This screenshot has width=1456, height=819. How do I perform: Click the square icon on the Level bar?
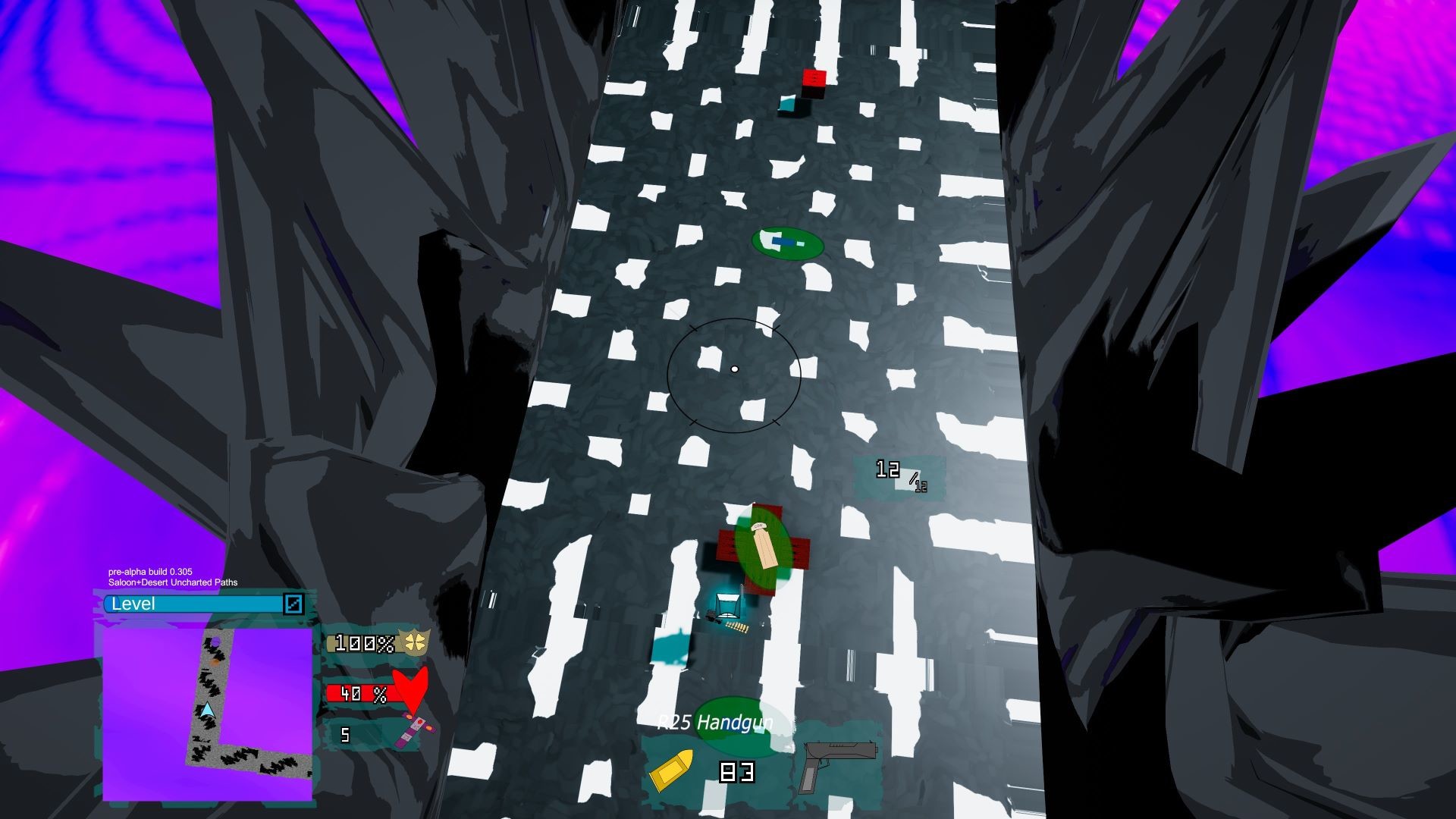[x=293, y=604]
